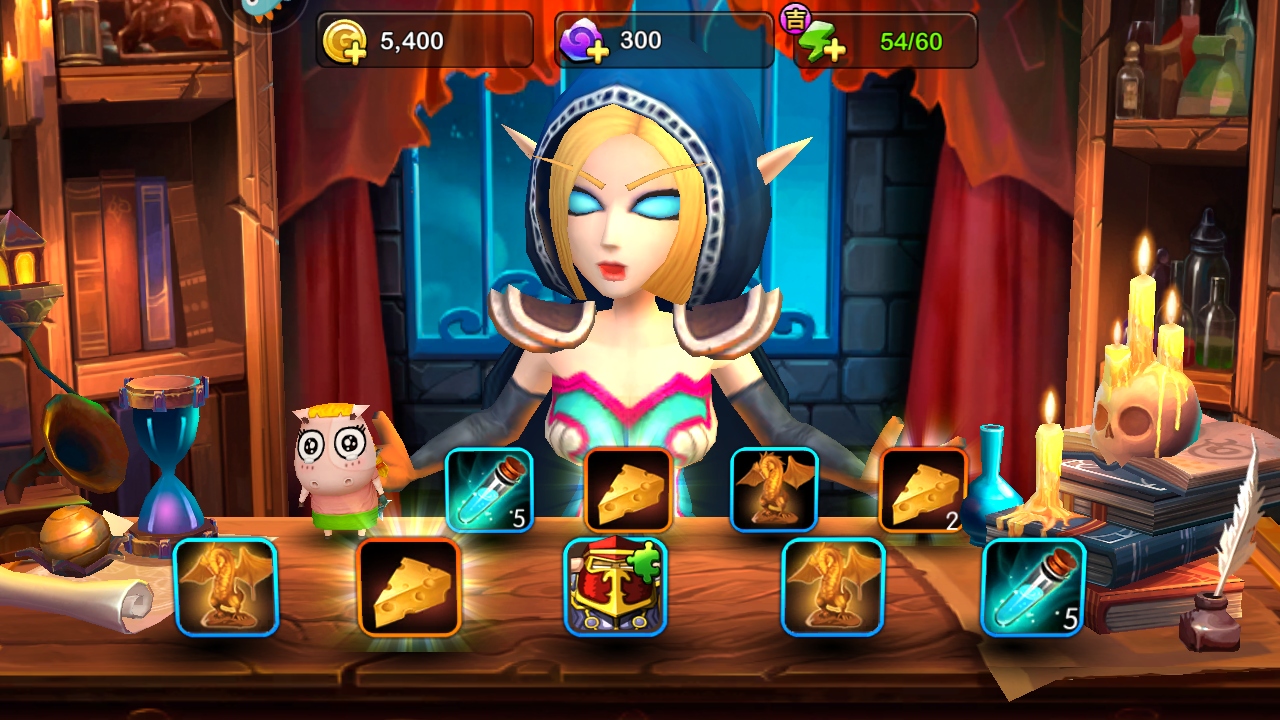Choose the large glowing cheese tile
The height and width of the screenshot is (720, 1280).
click(409, 587)
